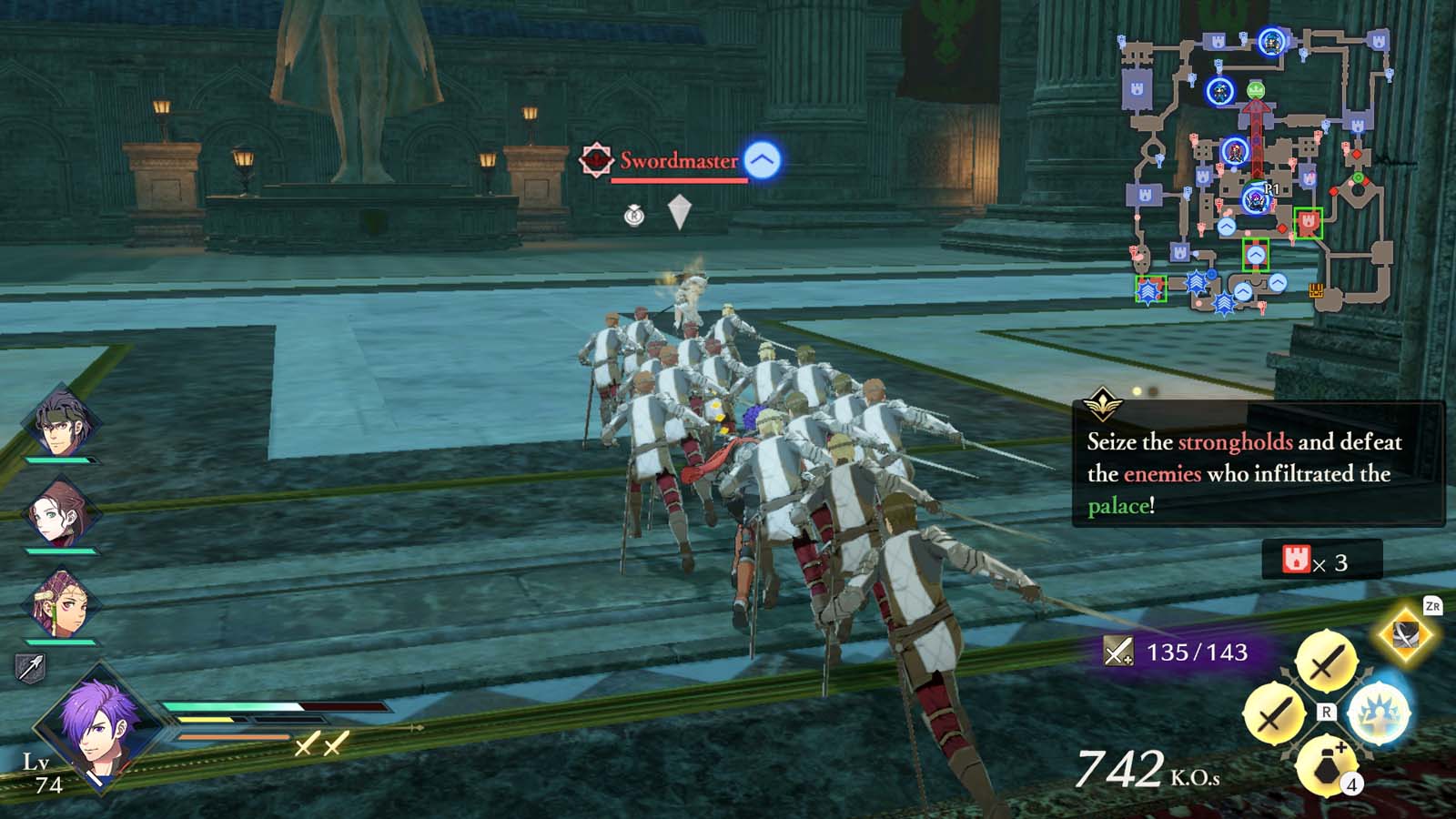The height and width of the screenshot is (819, 1456).
Task: Click the R button prompt between attack icons
Action: 1325,713
